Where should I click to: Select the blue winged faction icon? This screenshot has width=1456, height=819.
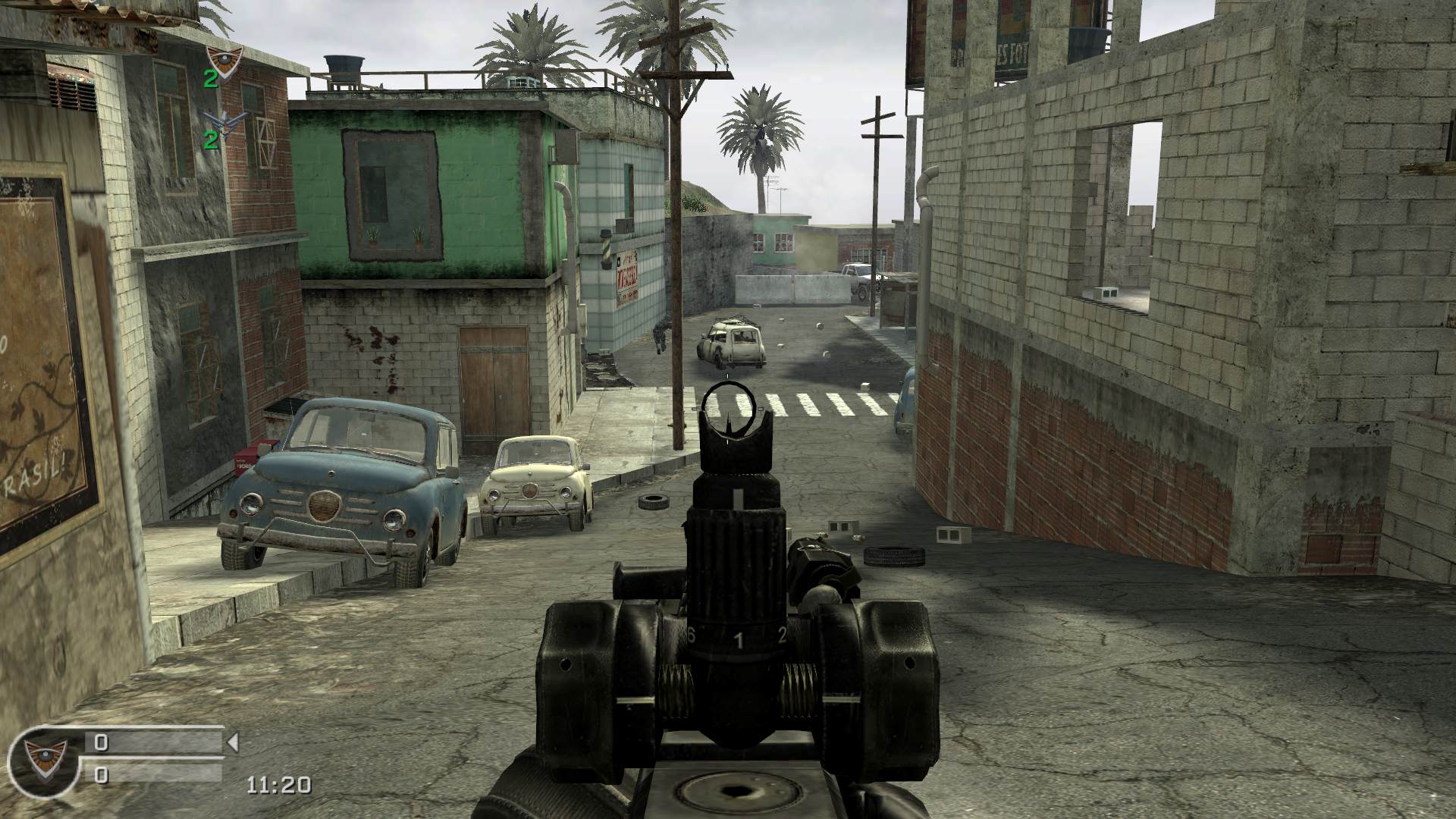[x=218, y=119]
